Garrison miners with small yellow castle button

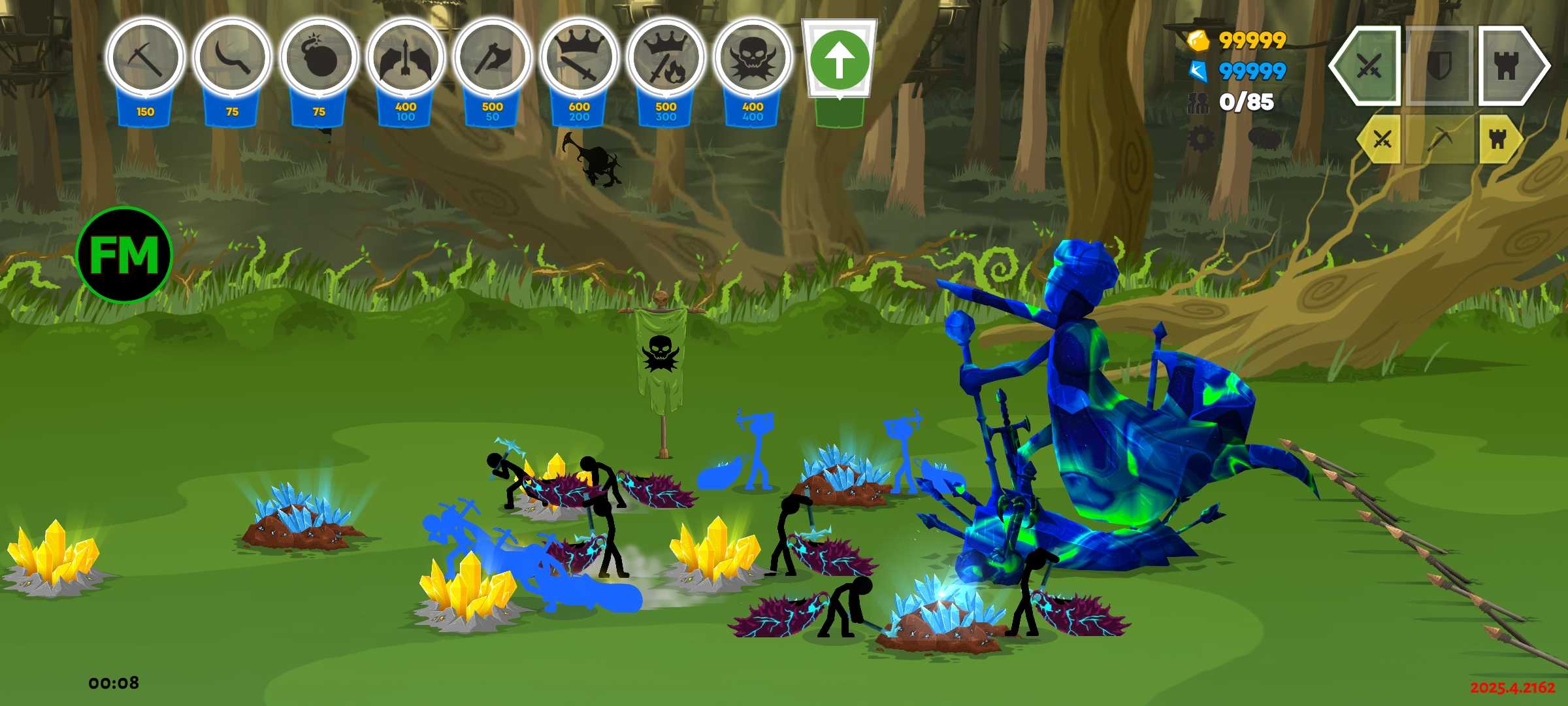(1499, 139)
